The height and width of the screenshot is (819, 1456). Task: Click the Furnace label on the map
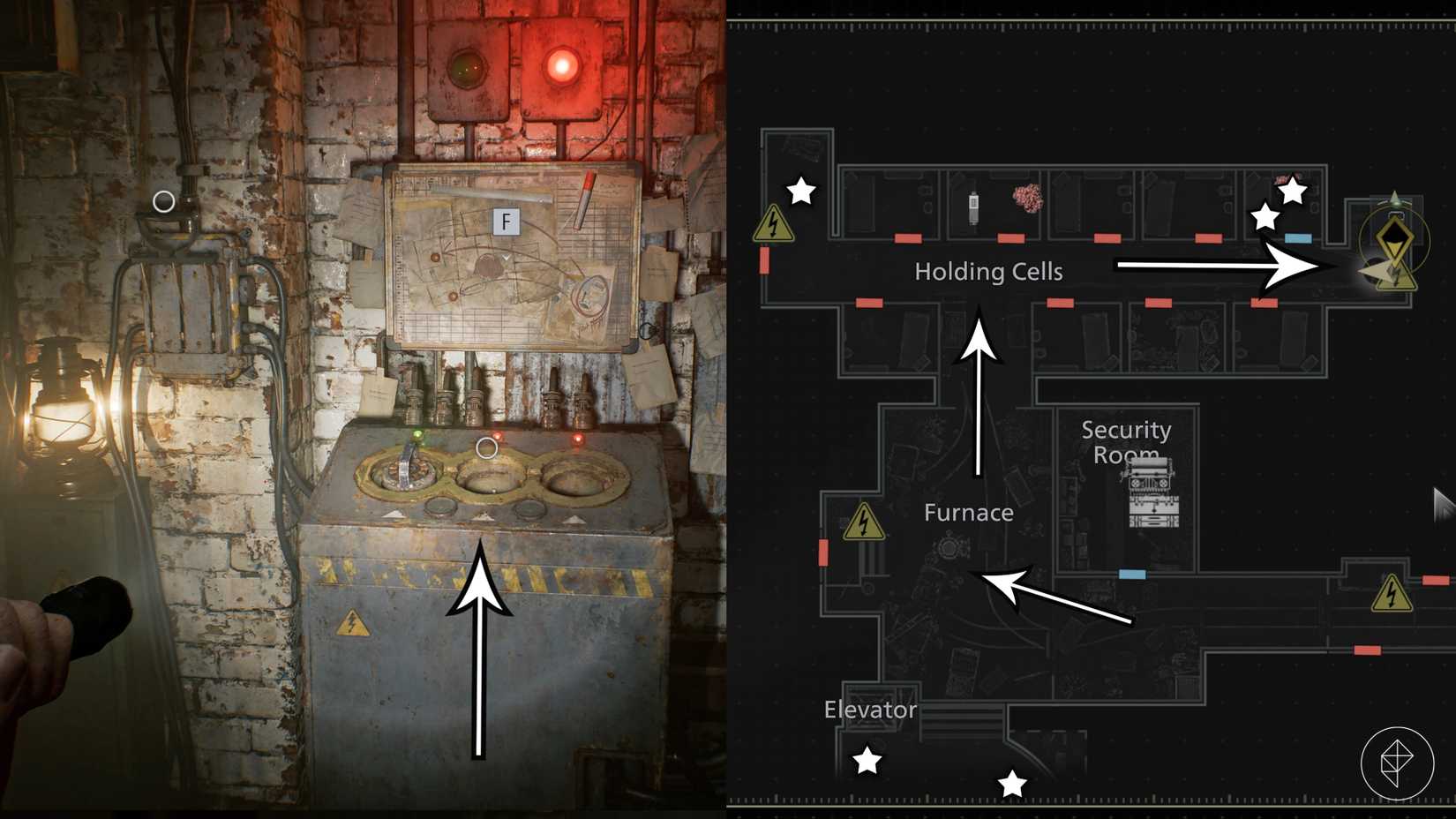(968, 512)
